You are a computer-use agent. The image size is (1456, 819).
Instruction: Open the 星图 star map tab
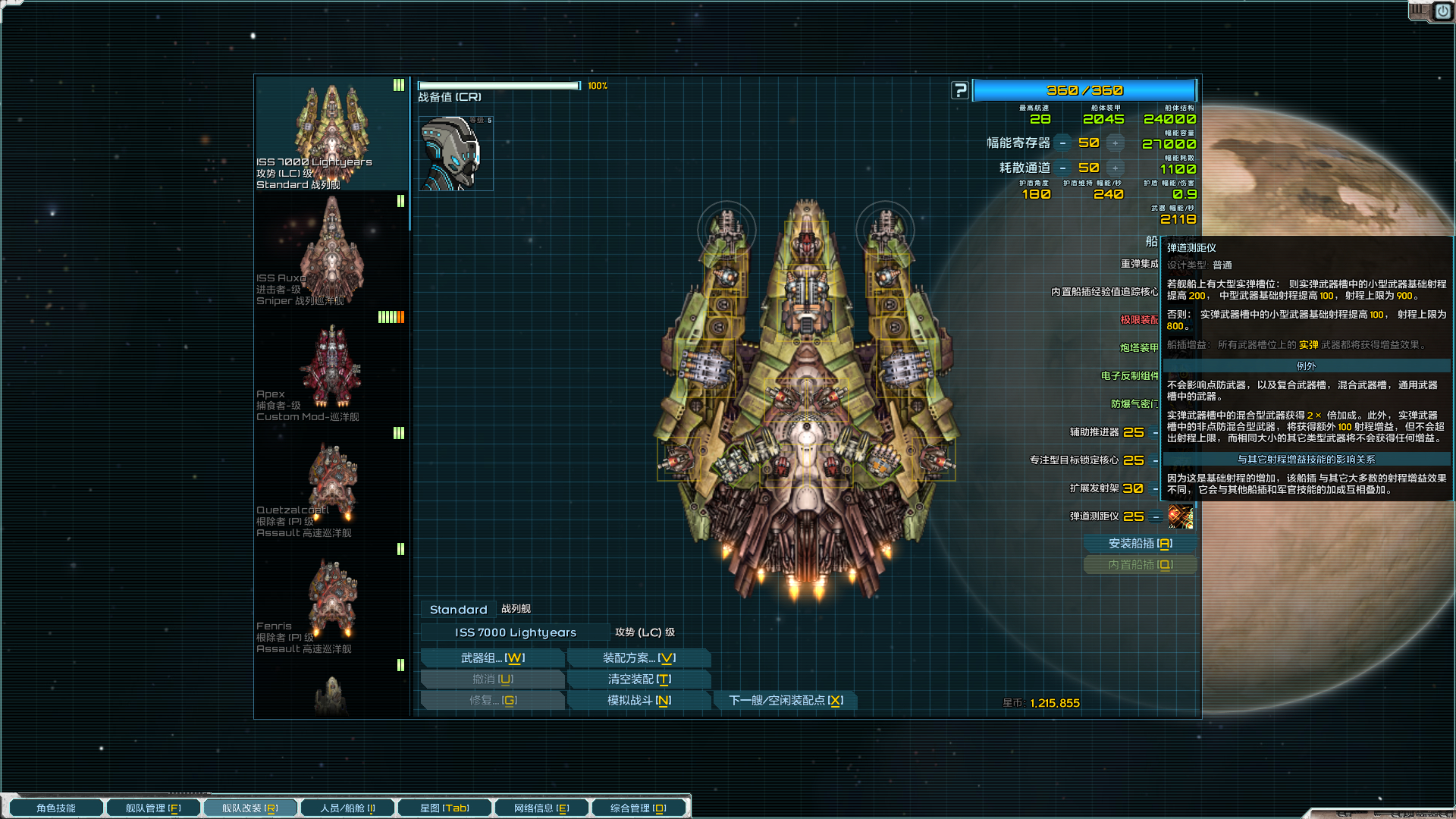click(x=444, y=808)
